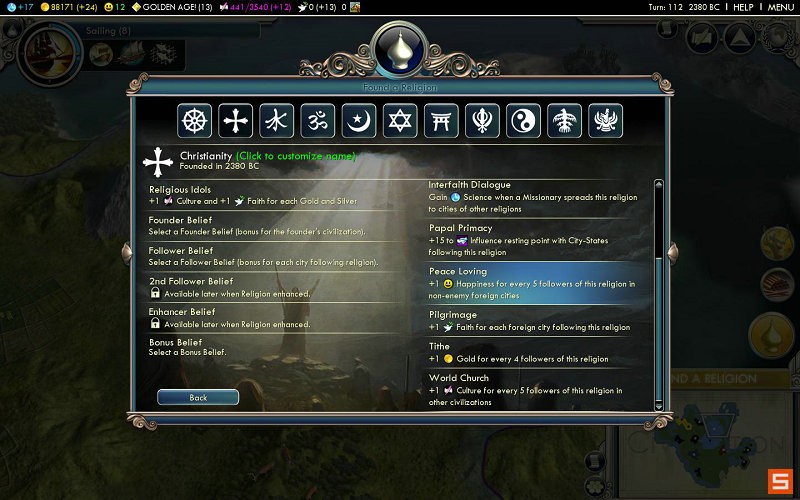Viewport: 800px width, 500px height.
Task: Select the Islam crescent and star icon
Action: tap(359, 121)
